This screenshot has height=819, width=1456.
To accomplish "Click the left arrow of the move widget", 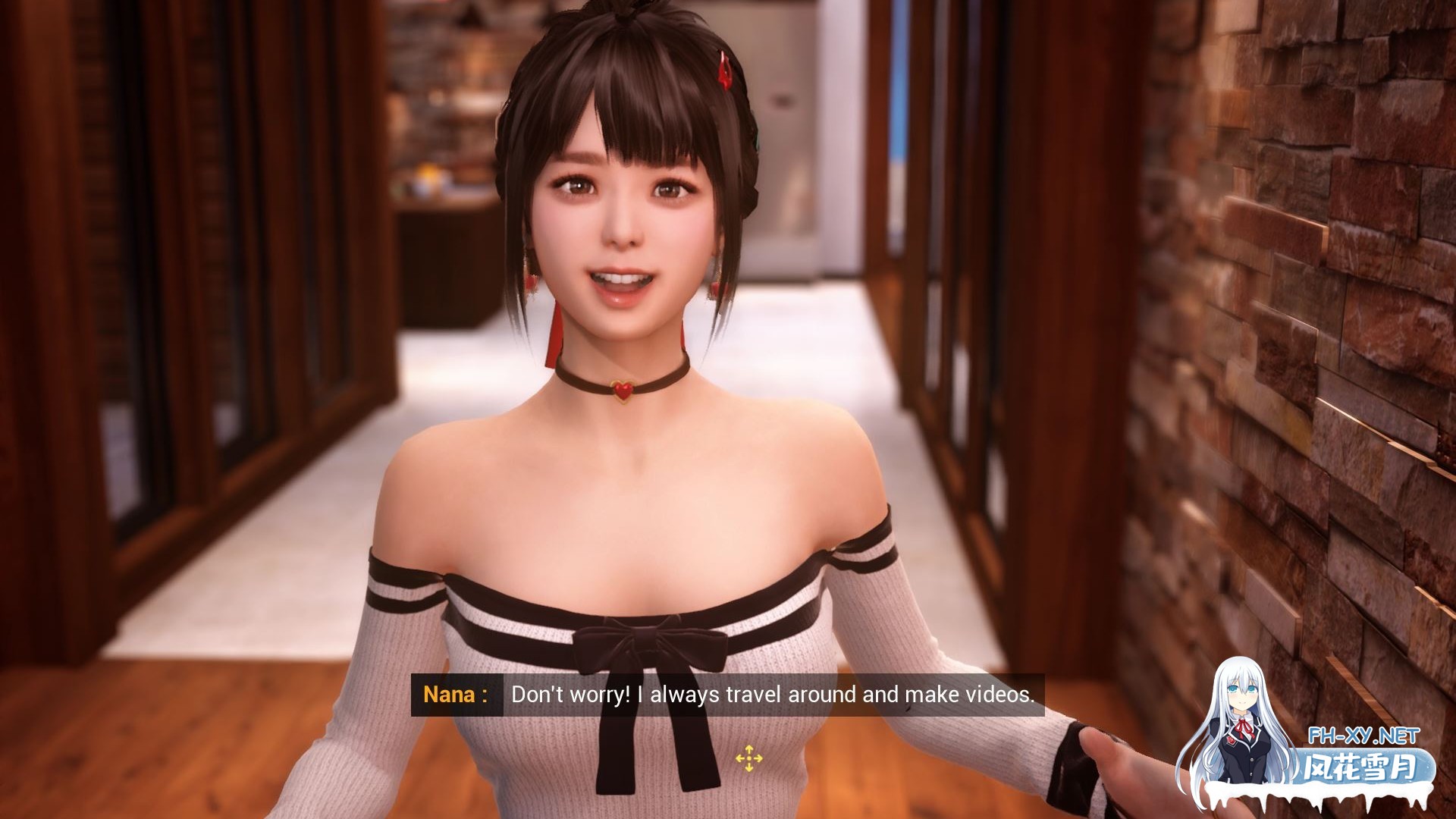I will point(739,758).
